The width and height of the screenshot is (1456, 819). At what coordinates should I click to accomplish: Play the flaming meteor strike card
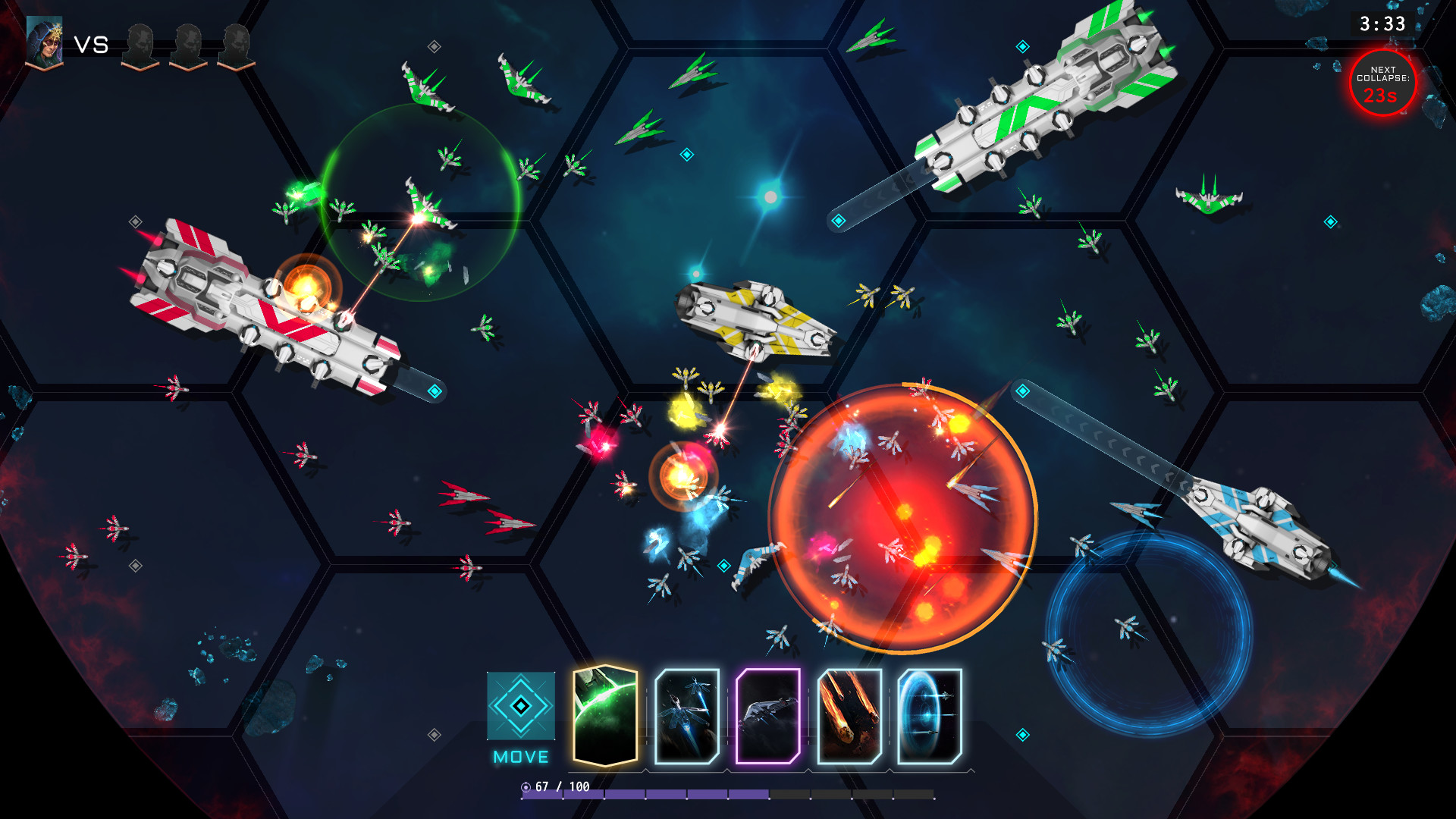pyautogui.click(x=849, y=717)
